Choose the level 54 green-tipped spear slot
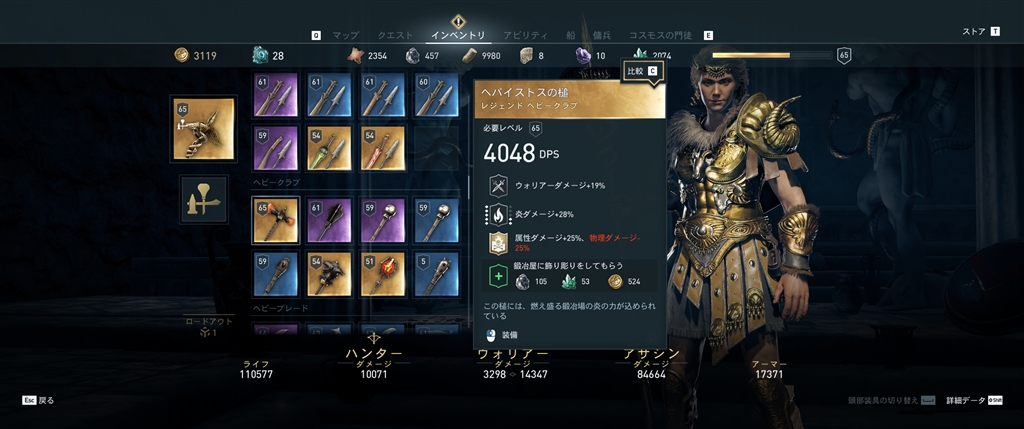This screenshot has height=429, width=1024. 328,148
